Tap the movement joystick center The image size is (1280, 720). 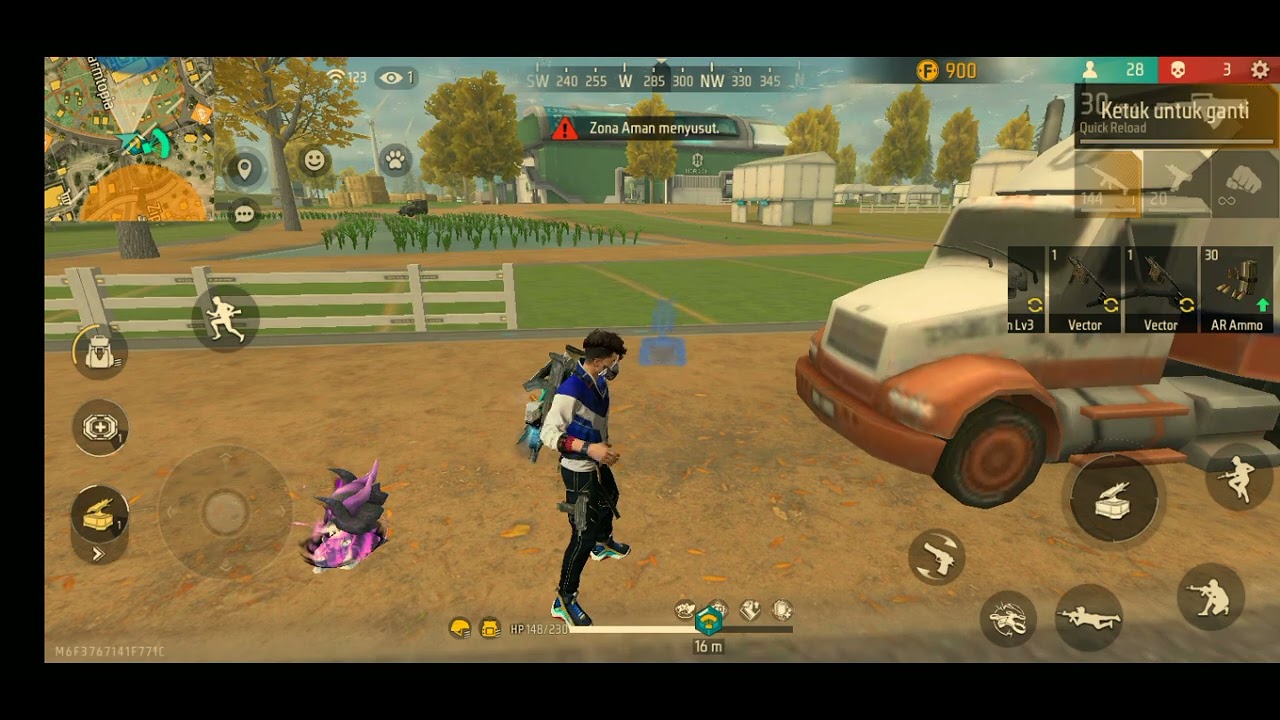click(224, 512)
